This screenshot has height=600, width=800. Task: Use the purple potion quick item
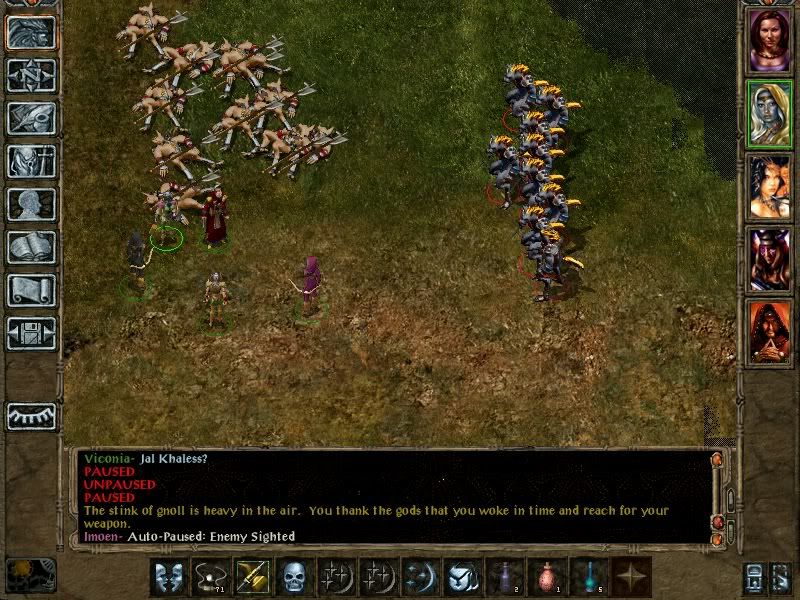(x=505, y=577)
